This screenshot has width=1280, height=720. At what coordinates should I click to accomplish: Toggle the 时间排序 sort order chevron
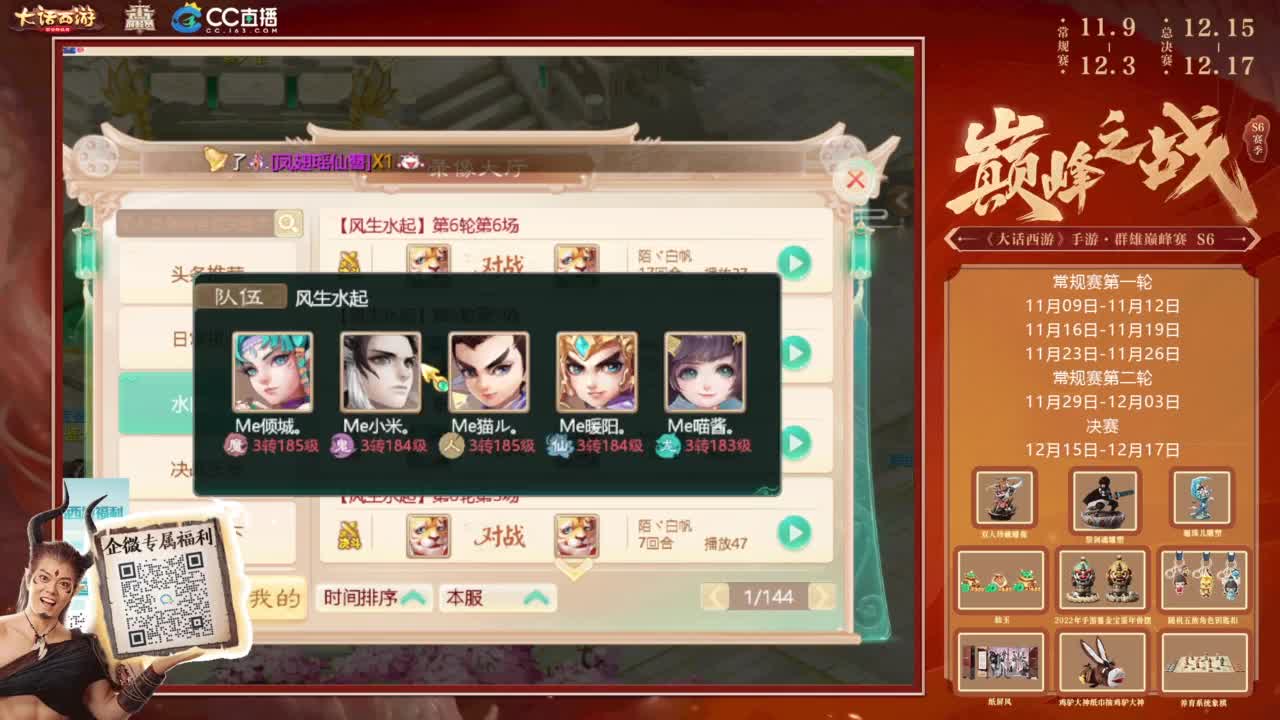coord(413,596)
